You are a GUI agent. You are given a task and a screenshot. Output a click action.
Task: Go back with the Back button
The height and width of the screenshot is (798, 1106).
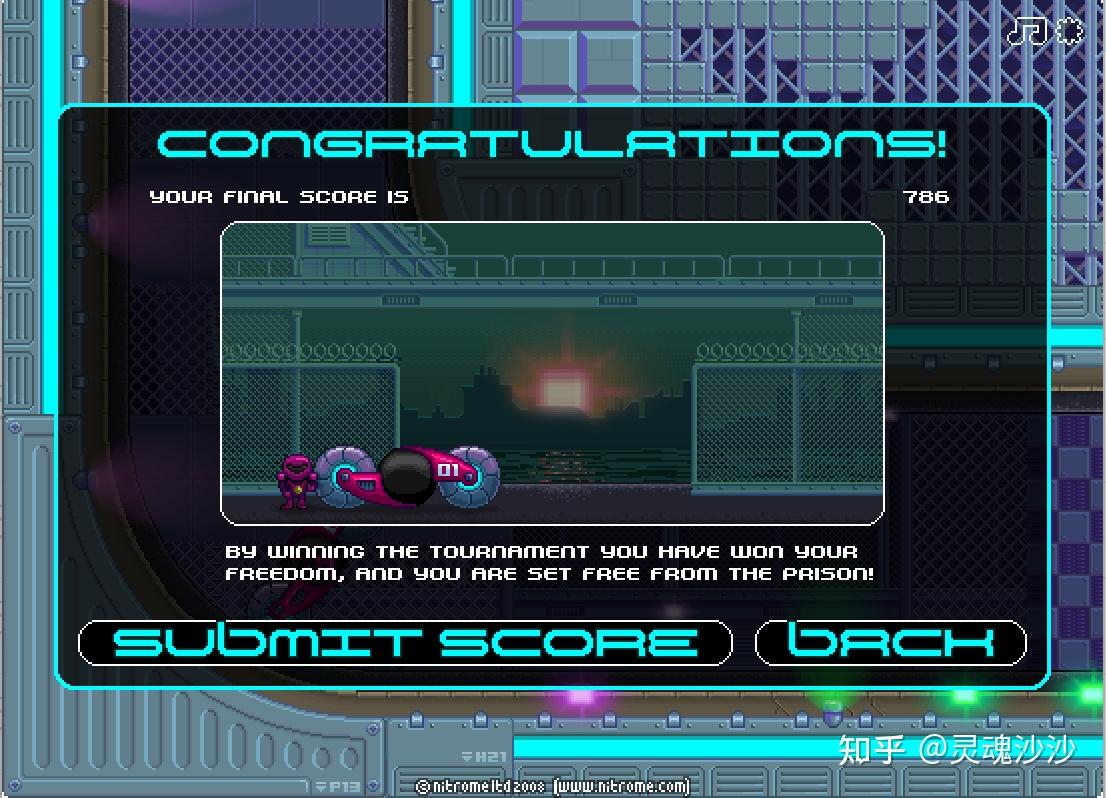tap(890, 642)
